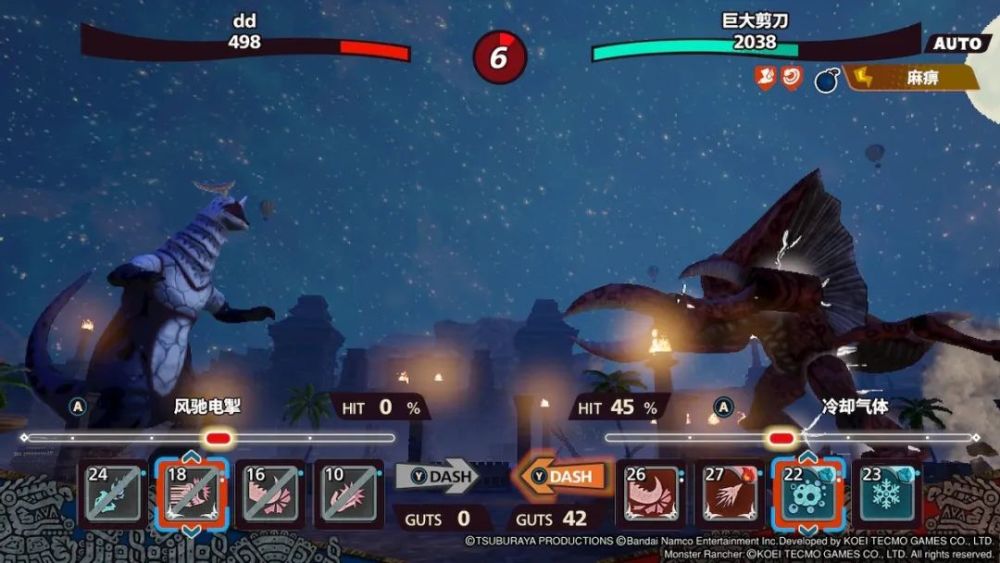Image resolution: width=1000 pixels, height=563 pixels.
Task: Click the down chevron below the 22-guts skill
Action: (808, 530)
